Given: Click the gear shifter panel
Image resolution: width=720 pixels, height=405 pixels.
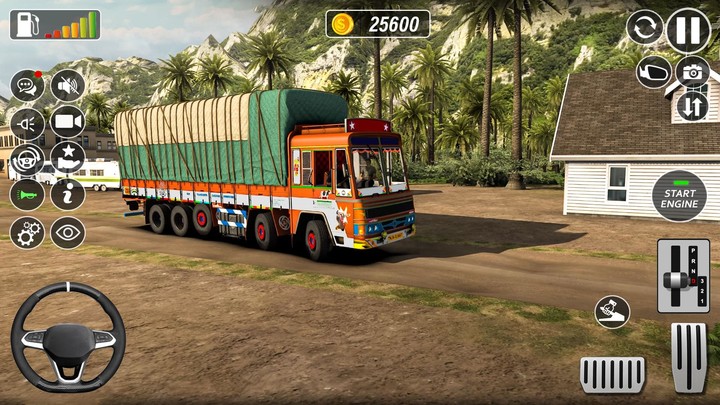Looking at the screenshot, I should [683, 276].
